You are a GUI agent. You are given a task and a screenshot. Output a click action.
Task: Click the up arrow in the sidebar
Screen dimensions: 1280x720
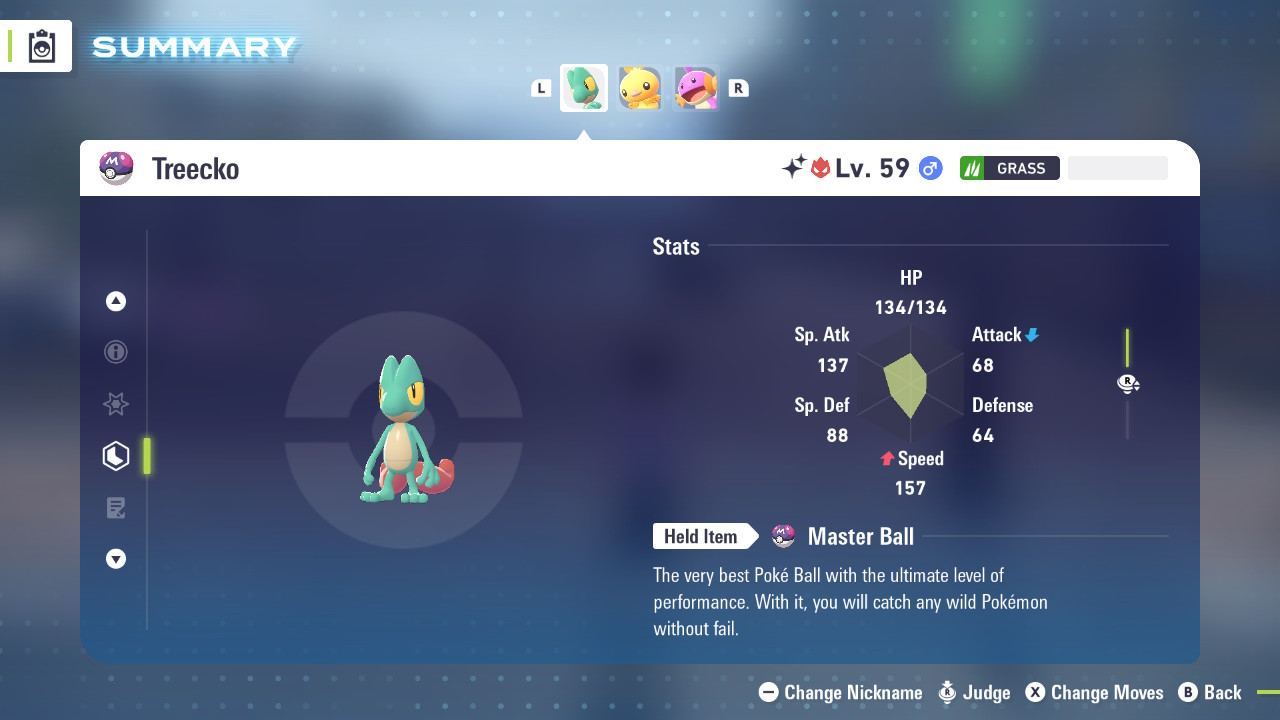click(116, 301)
